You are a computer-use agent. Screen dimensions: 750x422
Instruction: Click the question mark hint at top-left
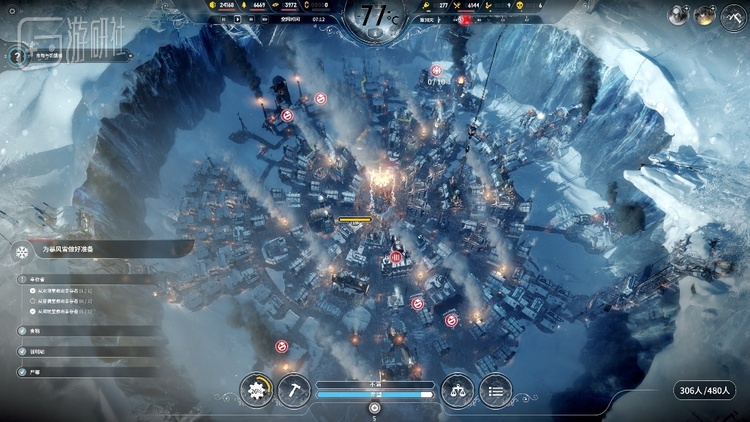click(x=15, y=56)
